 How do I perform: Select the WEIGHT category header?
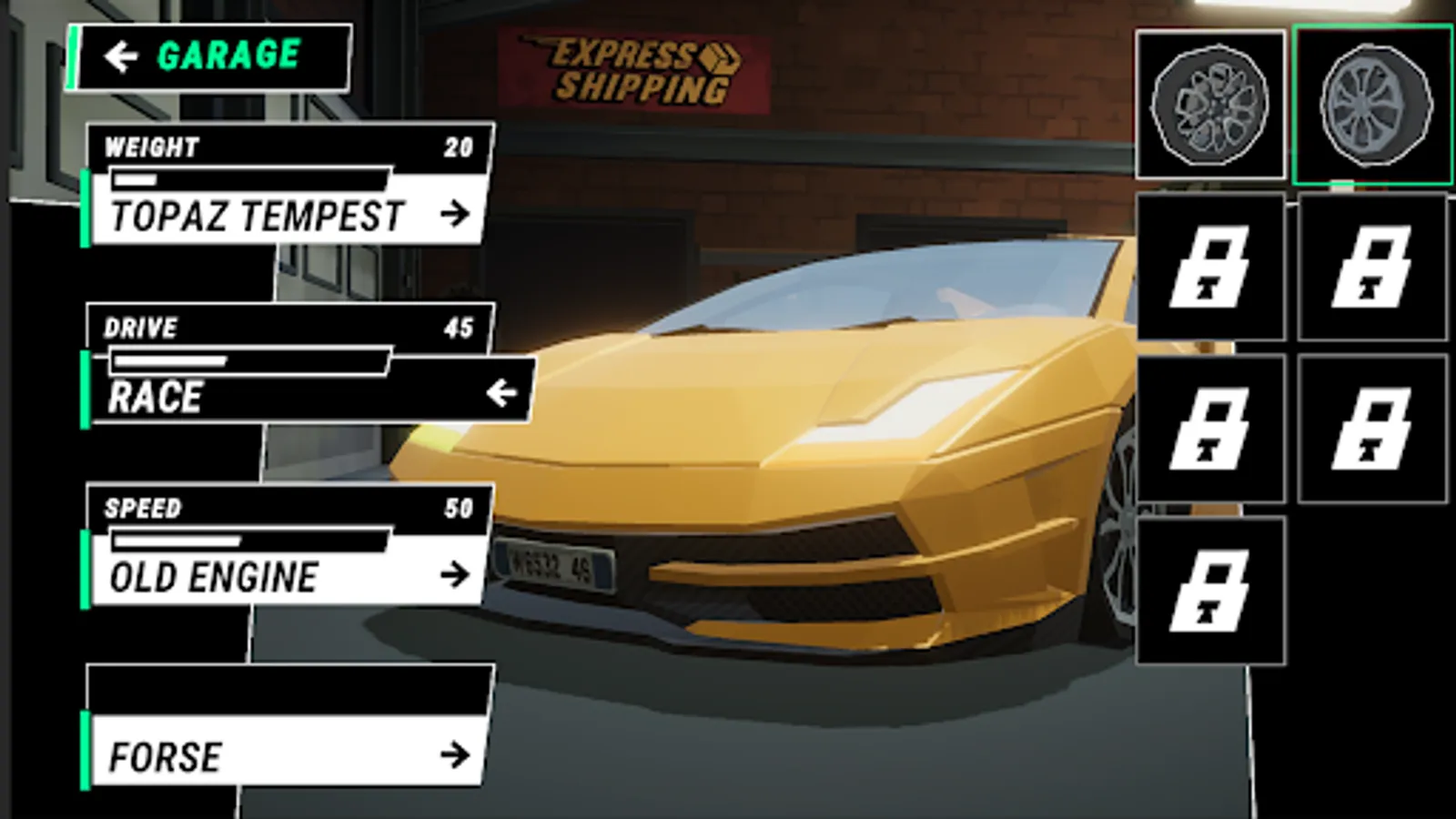click(285, 144)
